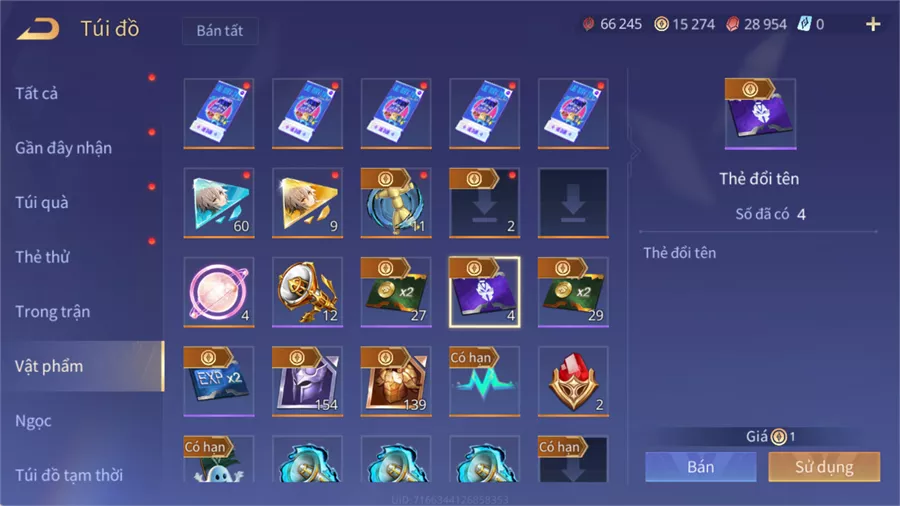Select the purple helmet item with 154
The image size is (900, 506).
307,381
